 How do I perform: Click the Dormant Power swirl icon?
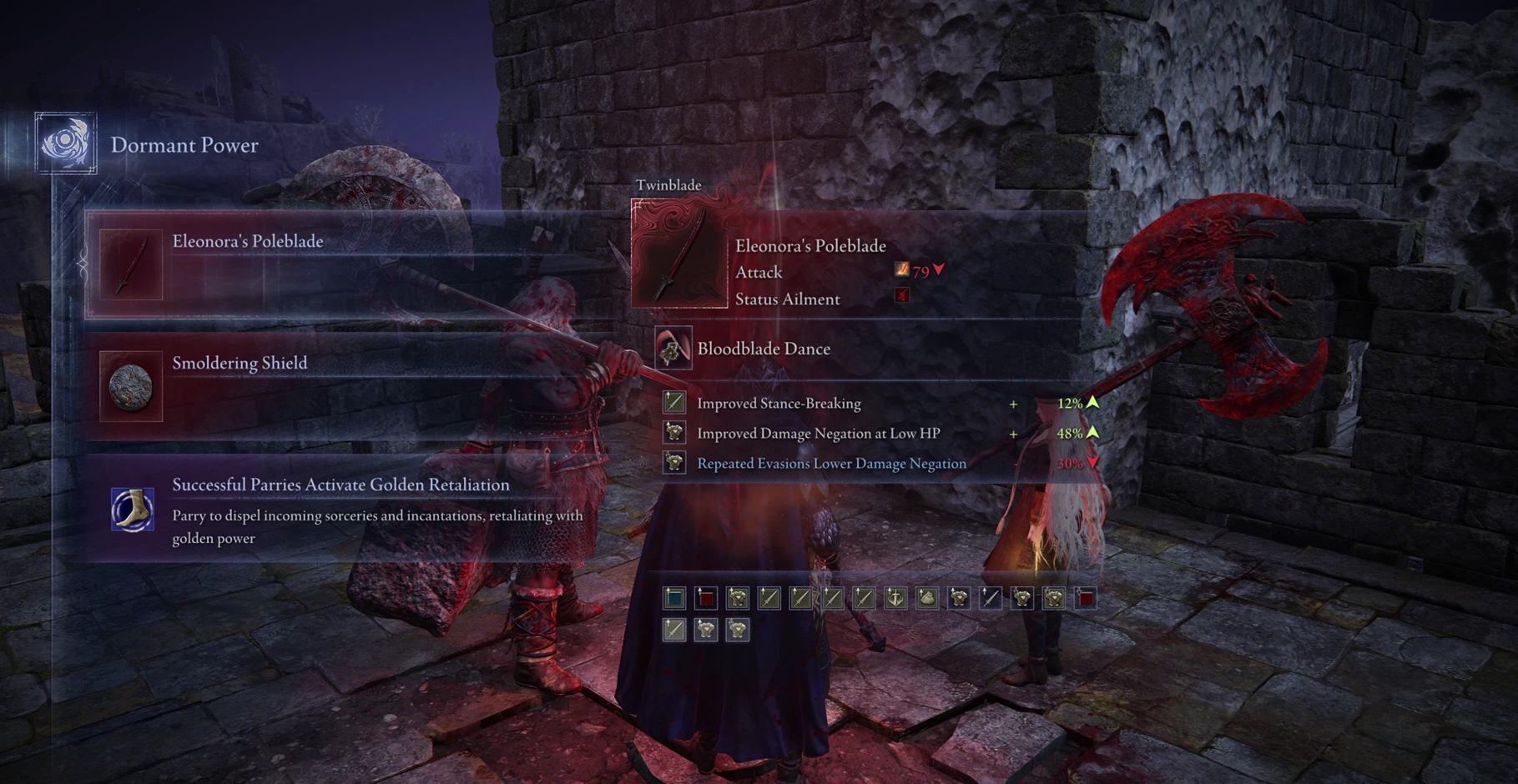[x=66, y=143]
